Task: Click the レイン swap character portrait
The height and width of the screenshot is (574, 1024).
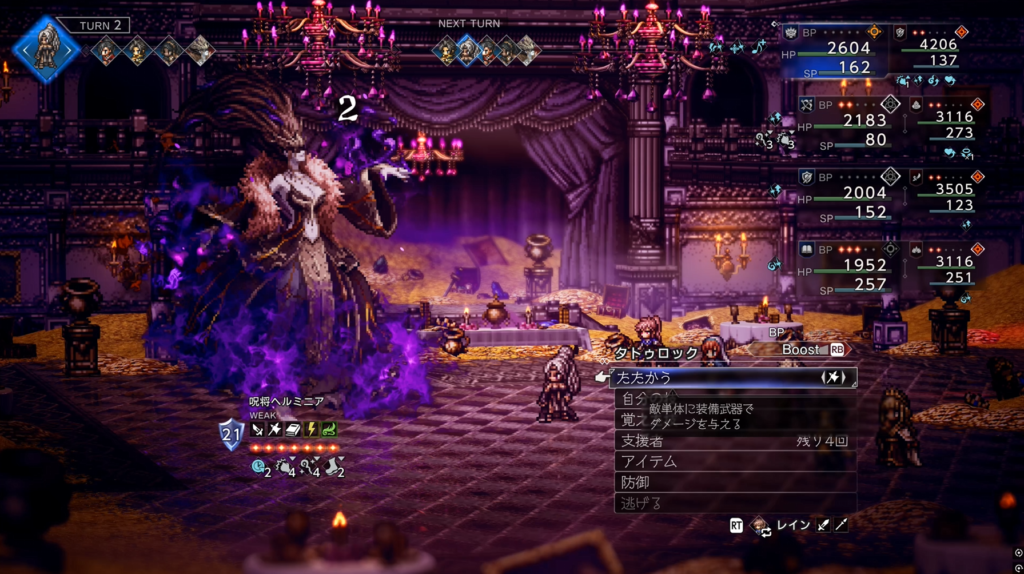Action: 761,525
